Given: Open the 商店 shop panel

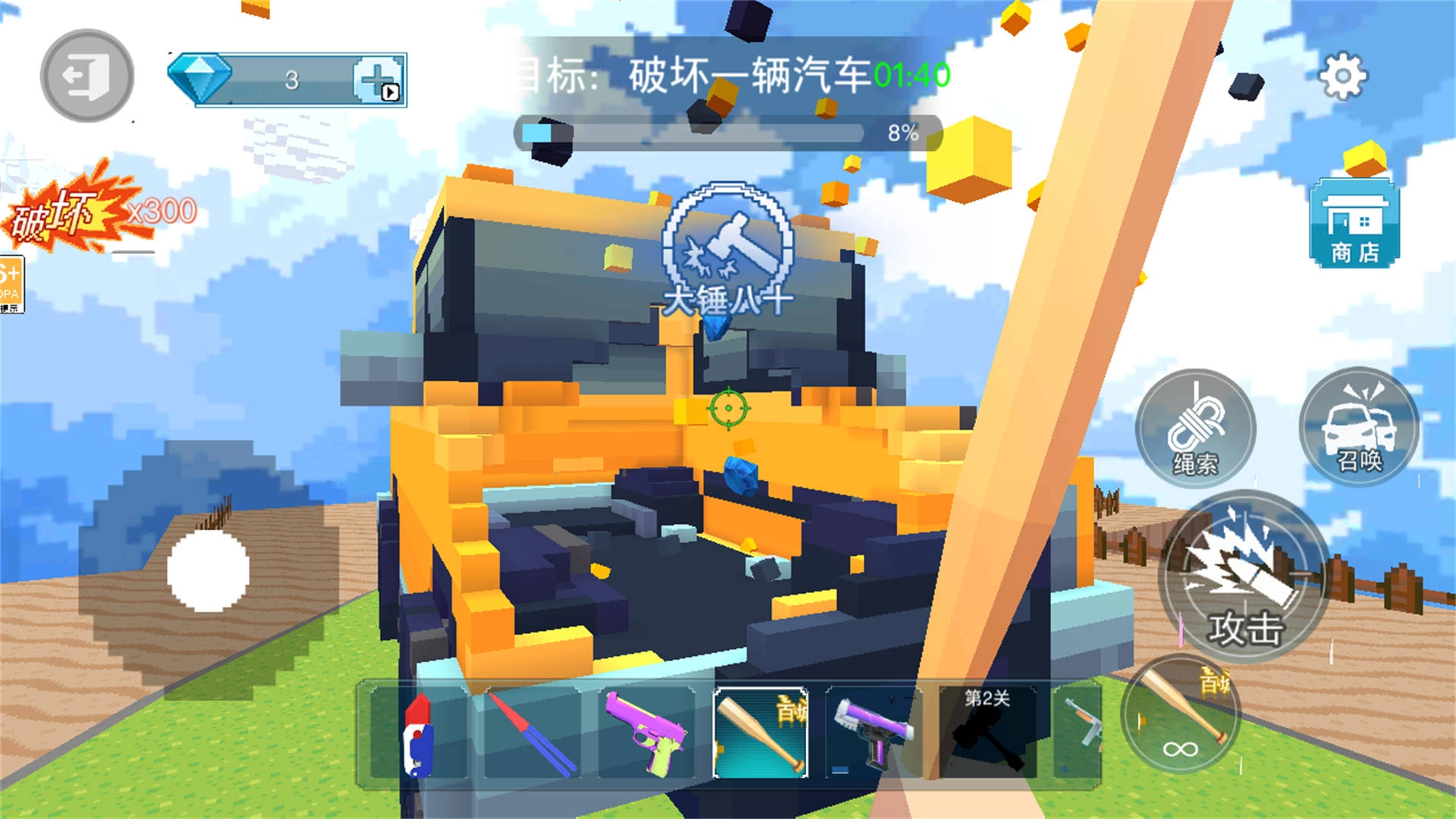Looking at the screenshot, I should [x=1353, y=222].
